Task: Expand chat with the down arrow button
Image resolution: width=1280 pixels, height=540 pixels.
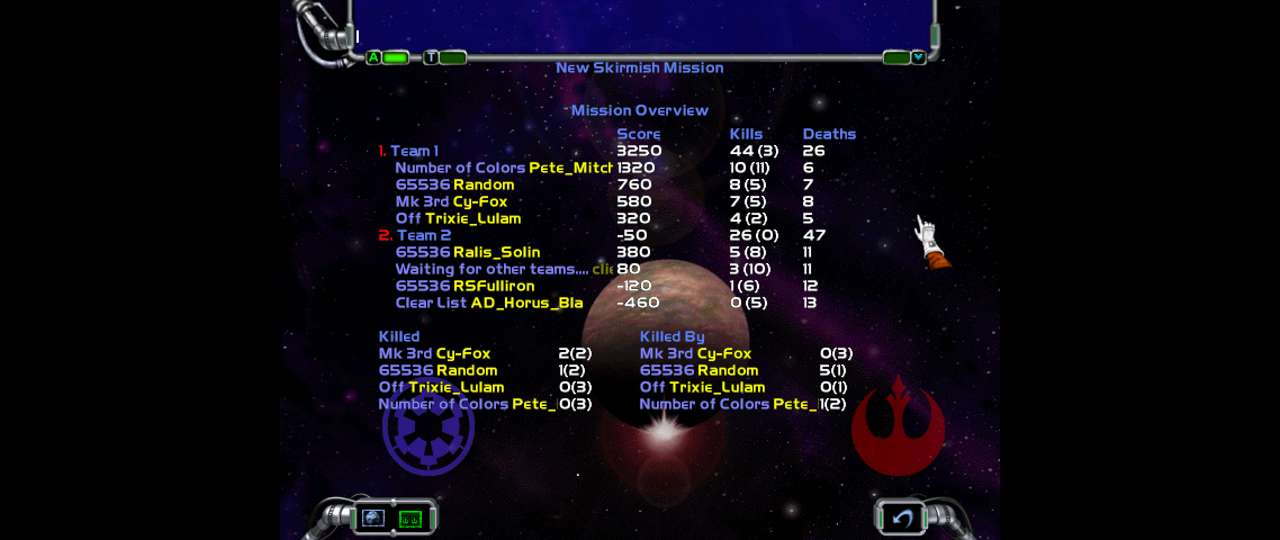Action: coord(918,58)
